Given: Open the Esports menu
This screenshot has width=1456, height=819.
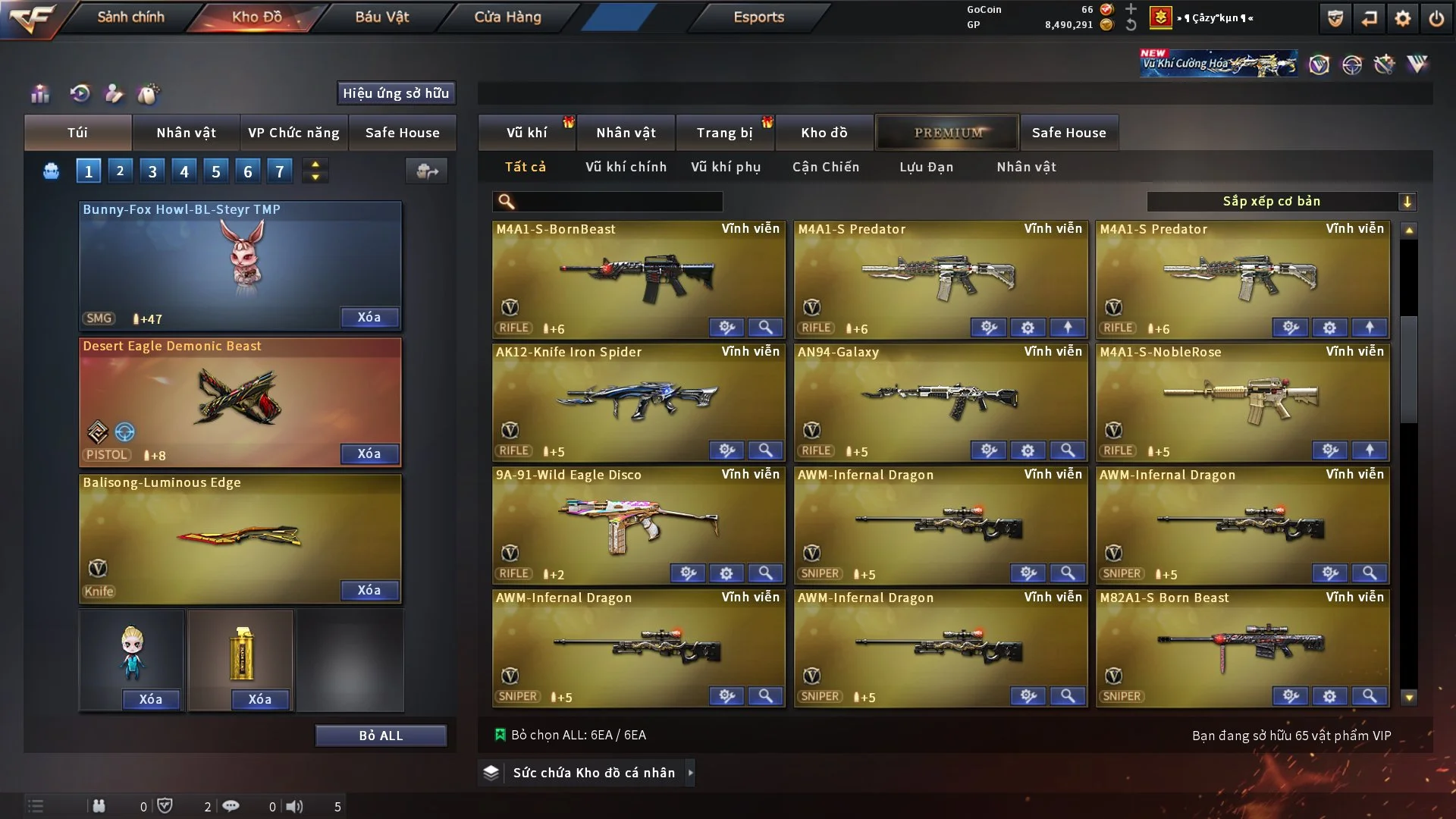Looking at the screenshot, I should (758, 17).
